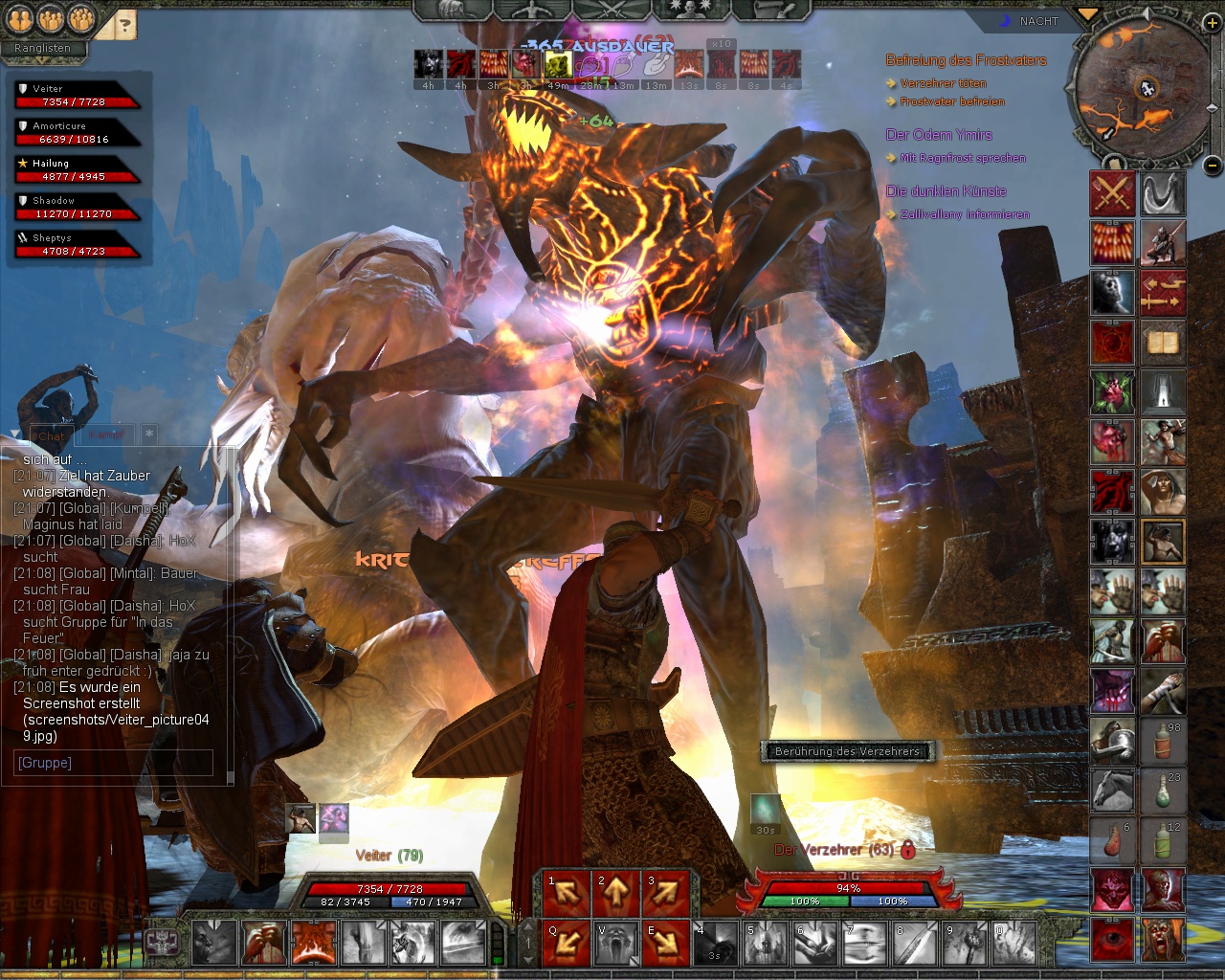Select group member Amorticure's frame
1225x980 pixels.
pos(75,133)
